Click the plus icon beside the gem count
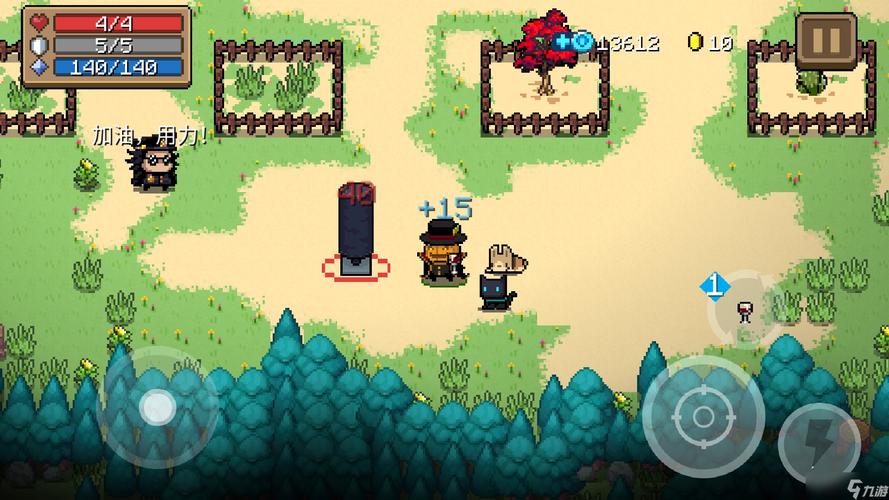Image resolution: width=889 pixels, height=500 pixels. point(563,42)
